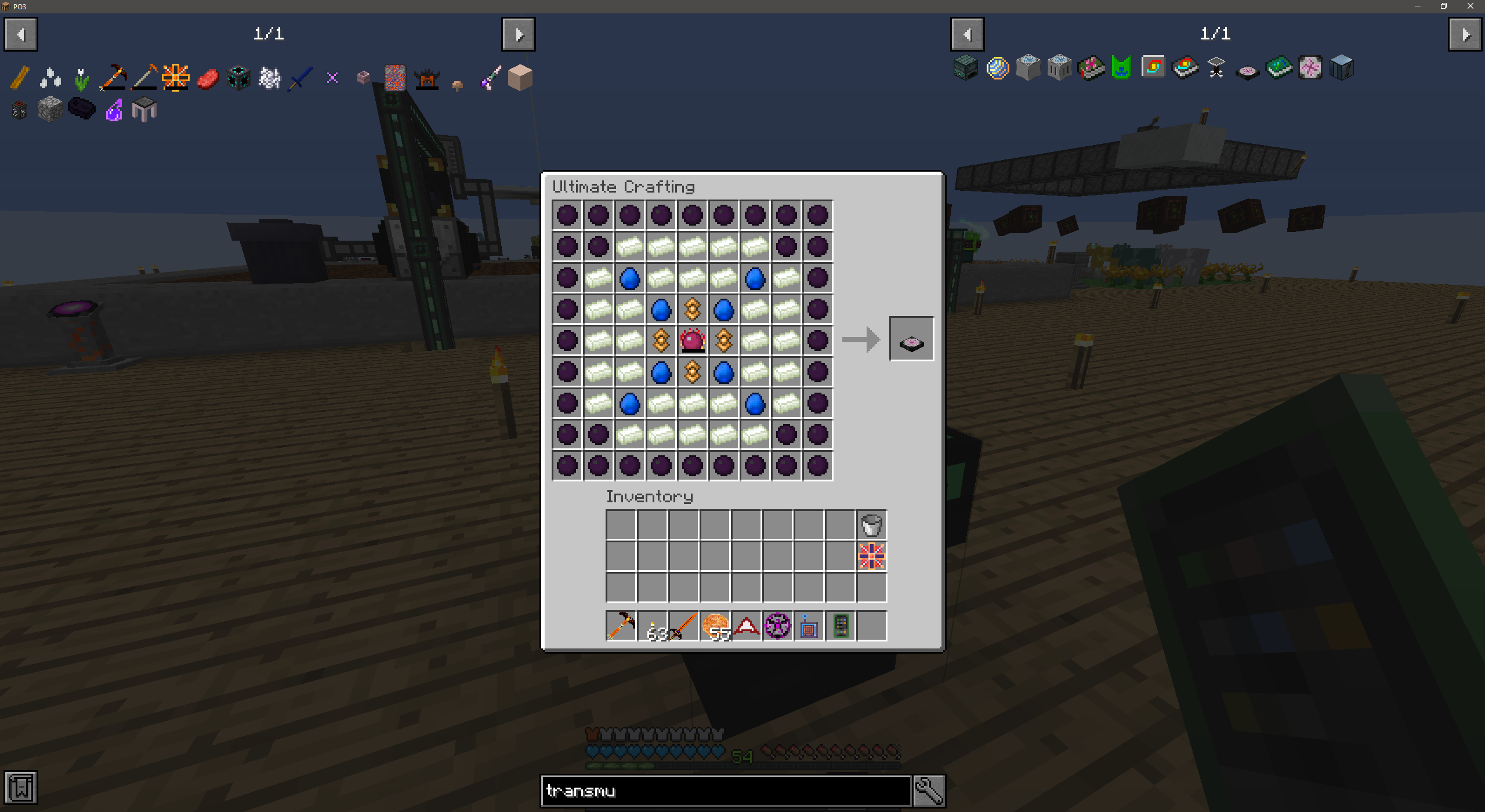Select the blue block at the right panel's end
1485x812 pixels.
[x=1341, y=68]
